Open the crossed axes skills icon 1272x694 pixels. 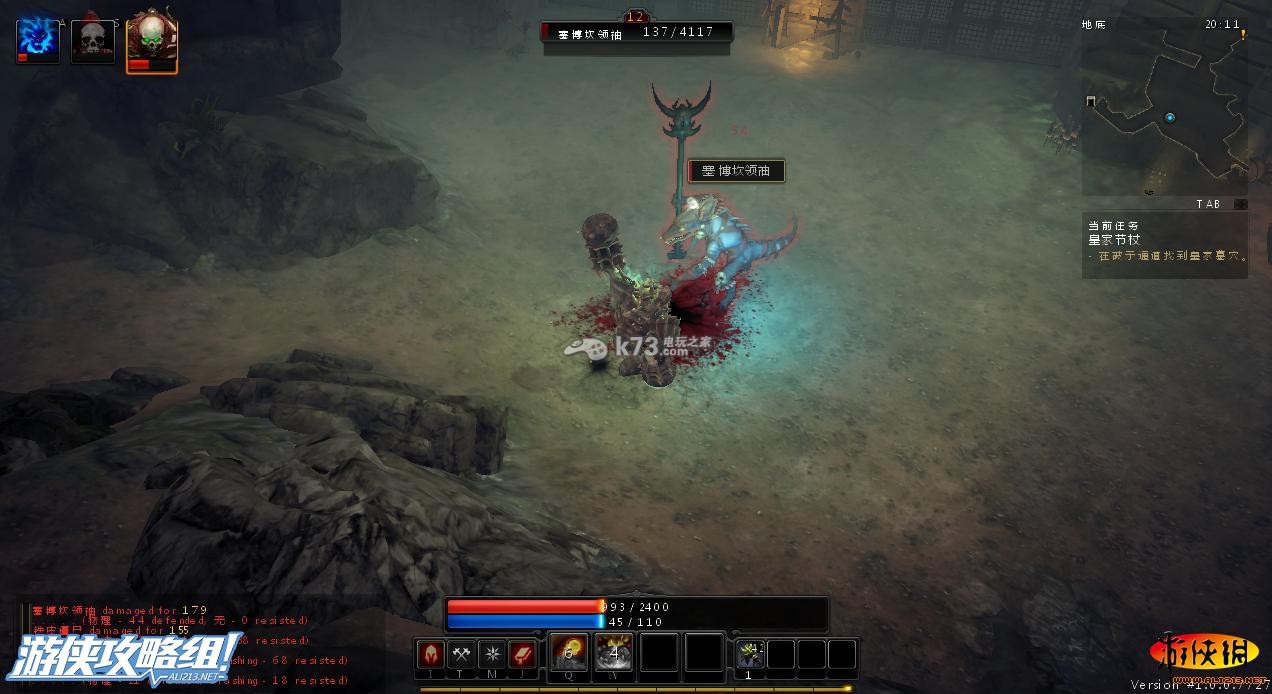461,655
